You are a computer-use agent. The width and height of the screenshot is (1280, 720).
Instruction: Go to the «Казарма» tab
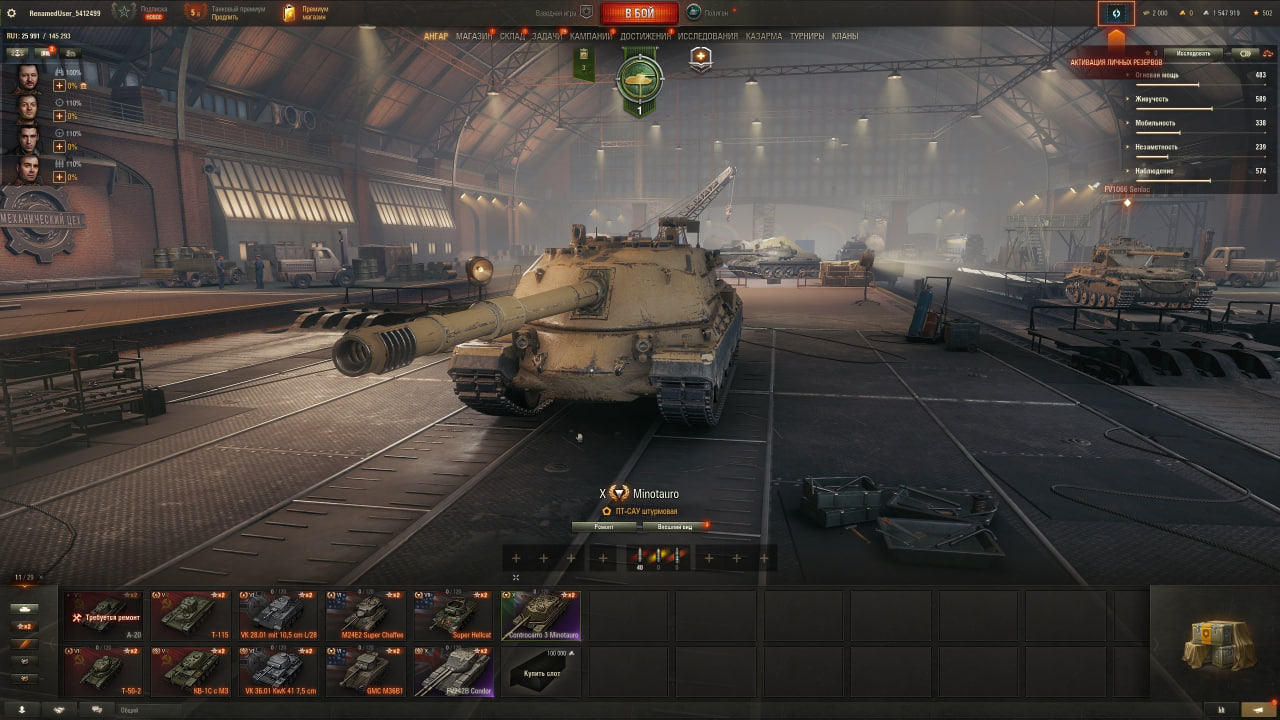[764, 36]
